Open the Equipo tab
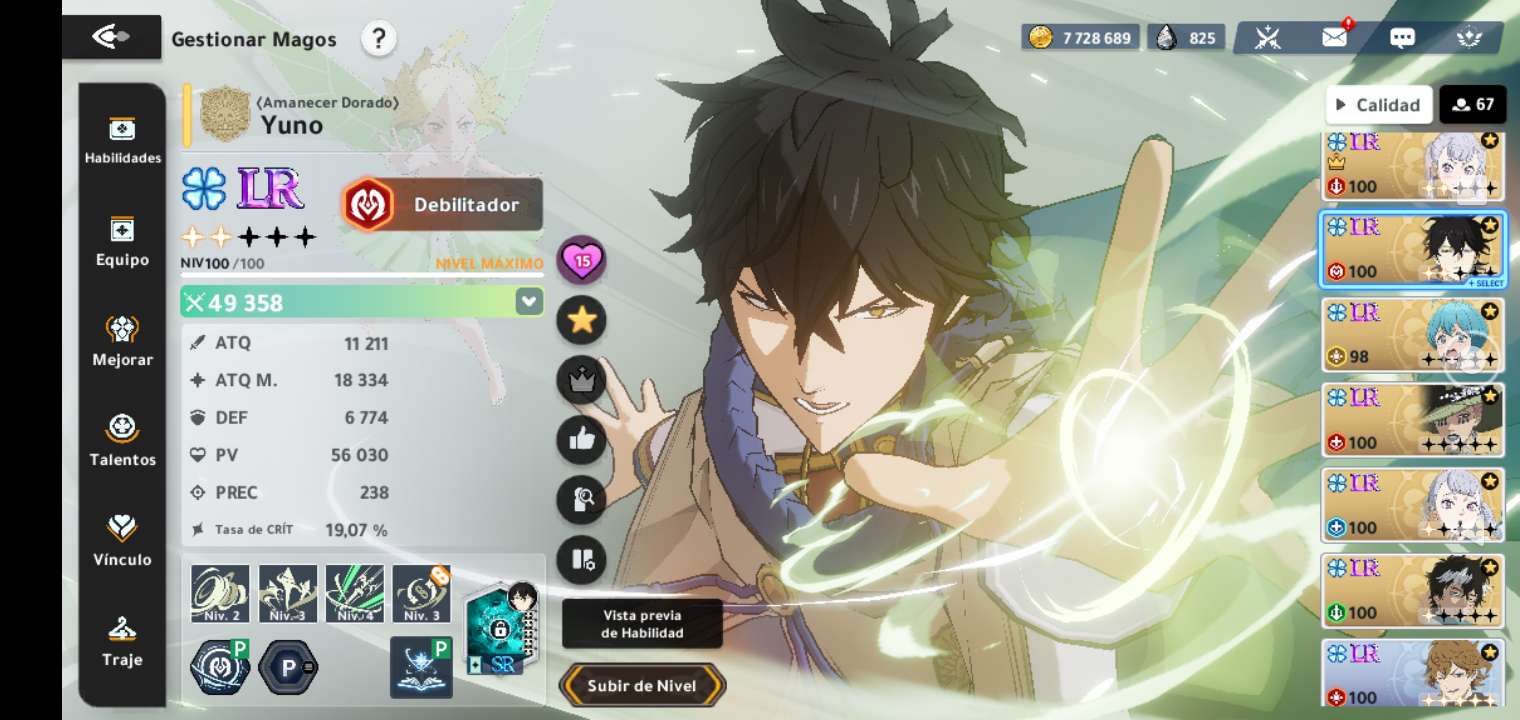 (x=122, y=241)
